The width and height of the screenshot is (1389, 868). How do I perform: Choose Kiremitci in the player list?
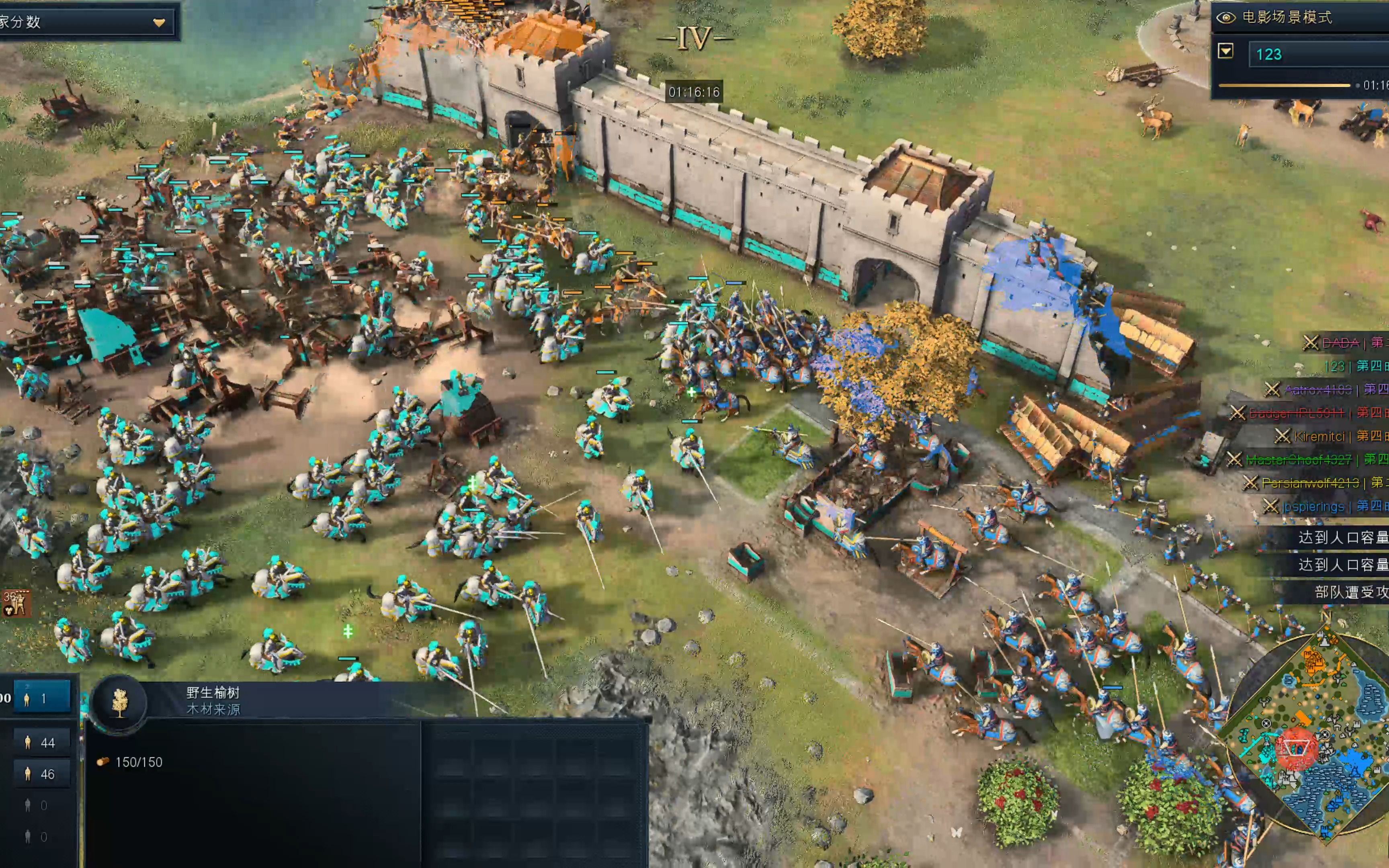click(1319, 436)
